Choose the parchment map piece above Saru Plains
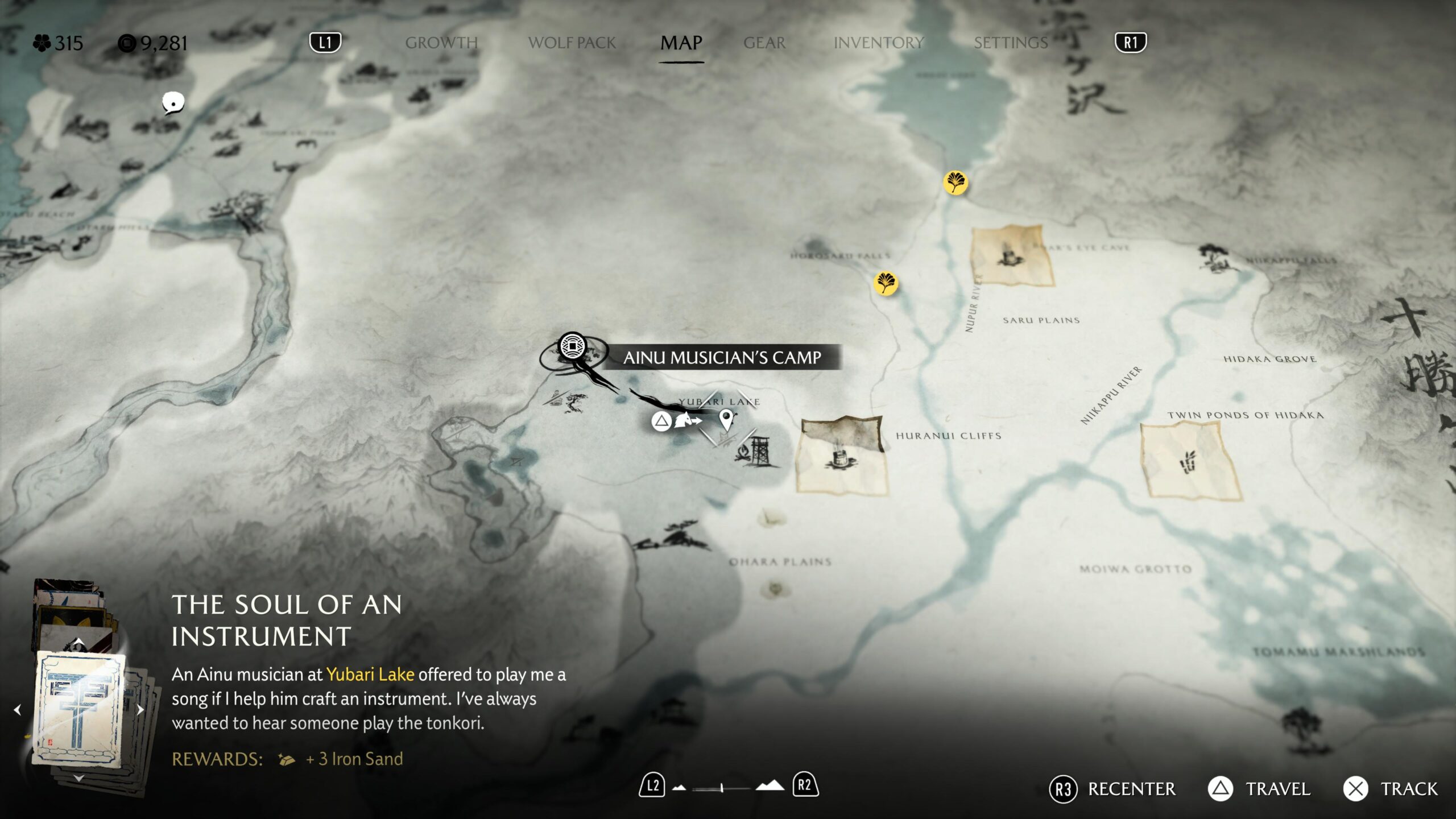This screenshot has height=819, width=1456. tap(1011, 255)
